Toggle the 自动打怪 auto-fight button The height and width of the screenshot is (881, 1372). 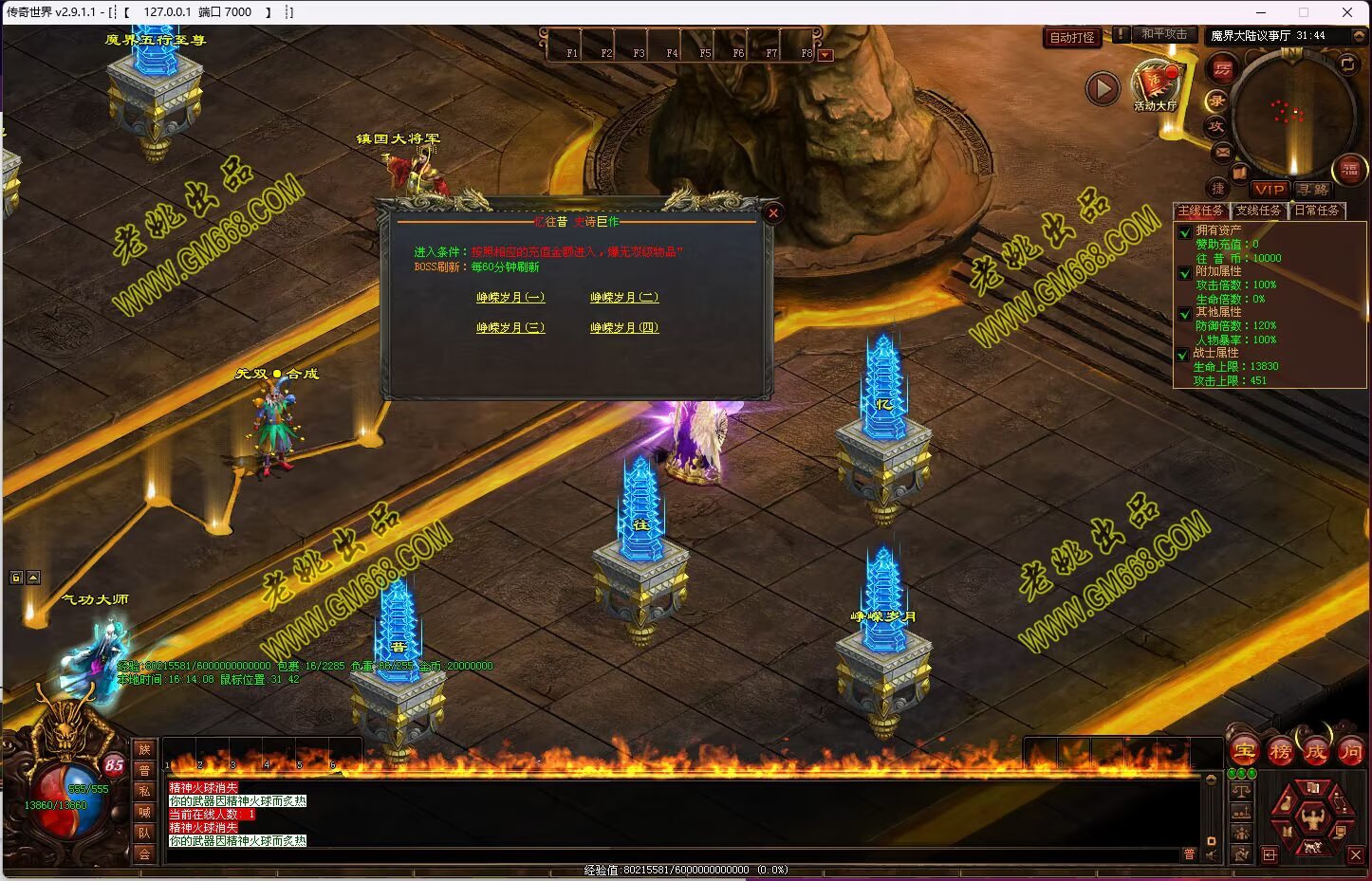pyautogui.click(x=1072, y=38)
